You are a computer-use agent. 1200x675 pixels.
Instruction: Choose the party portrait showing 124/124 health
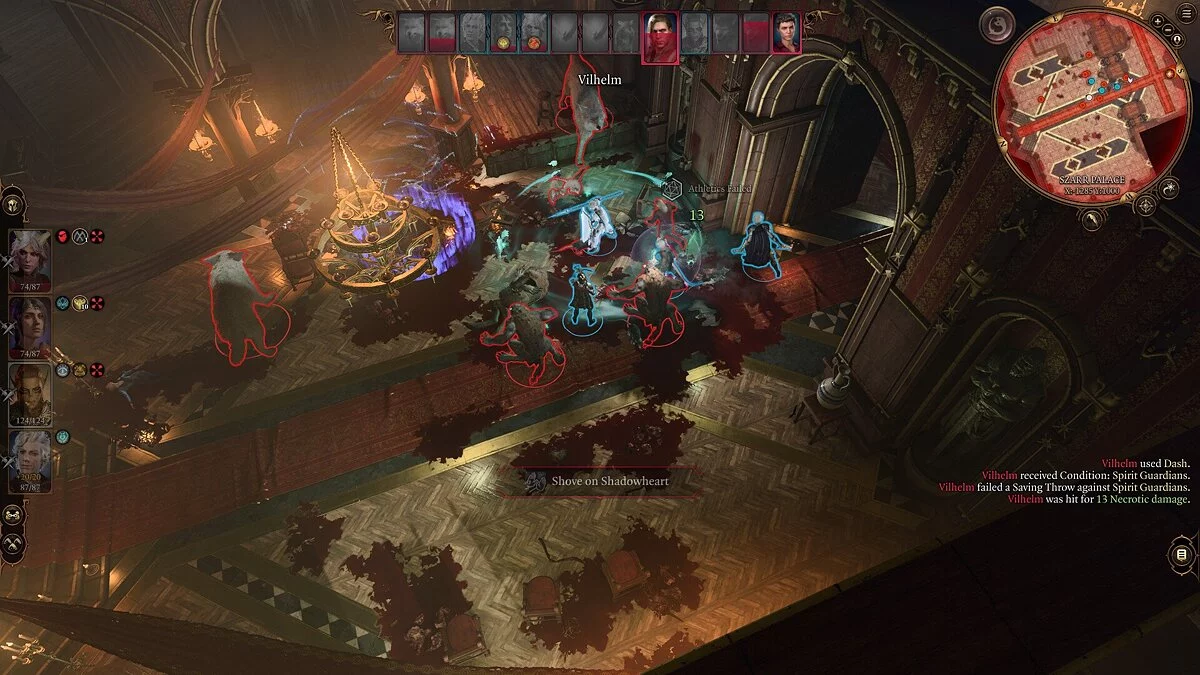30,394
